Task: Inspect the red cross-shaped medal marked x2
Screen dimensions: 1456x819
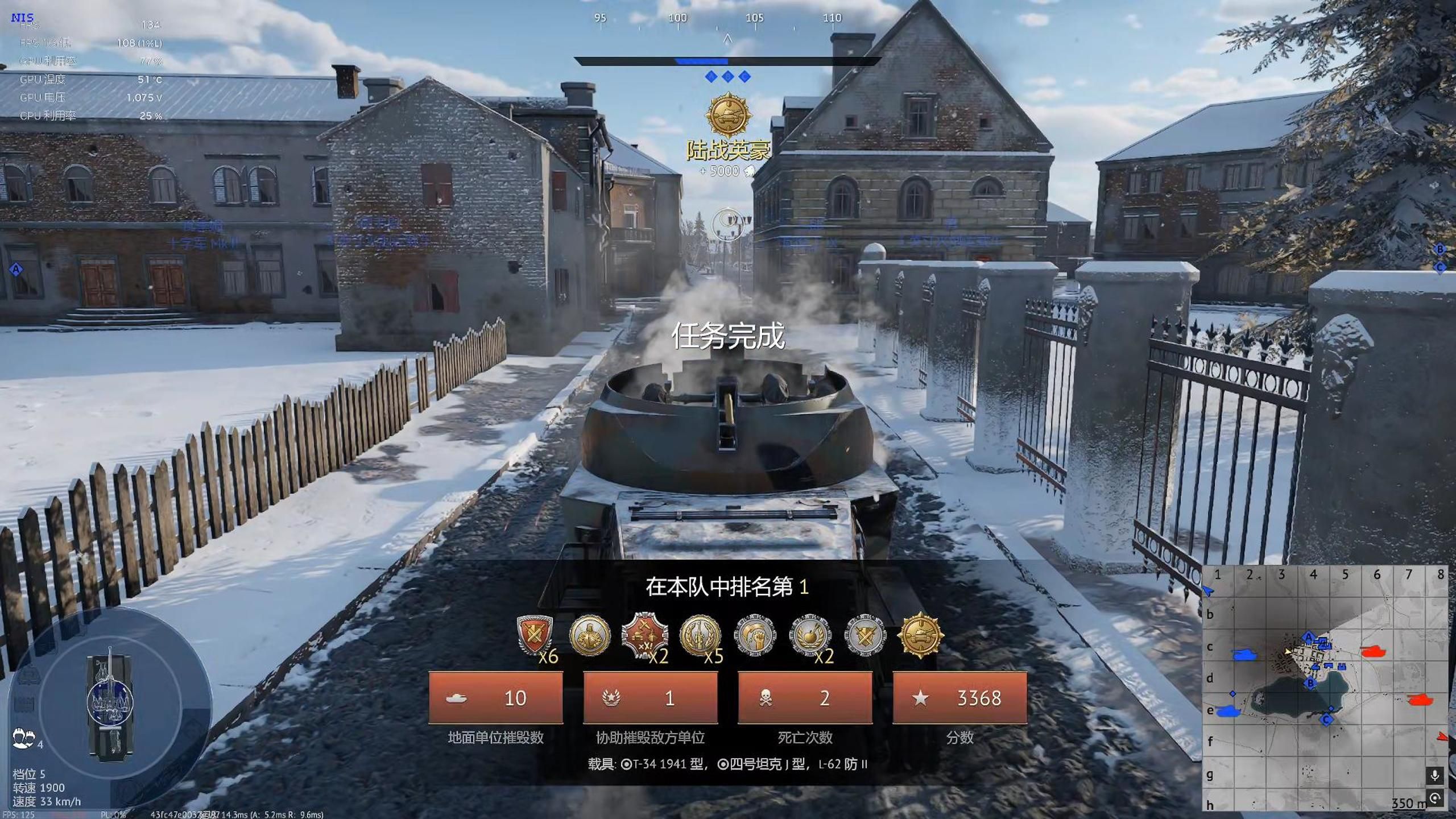Action: click(644, 635)
